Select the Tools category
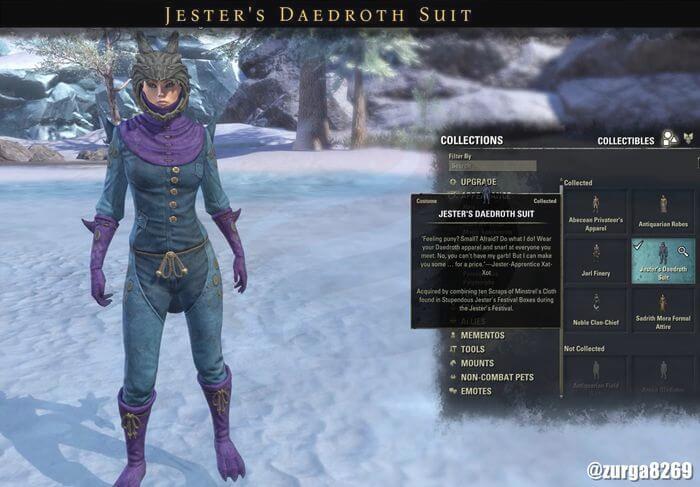The width and height of the screenshot is (700, 487). pos(472,349)
